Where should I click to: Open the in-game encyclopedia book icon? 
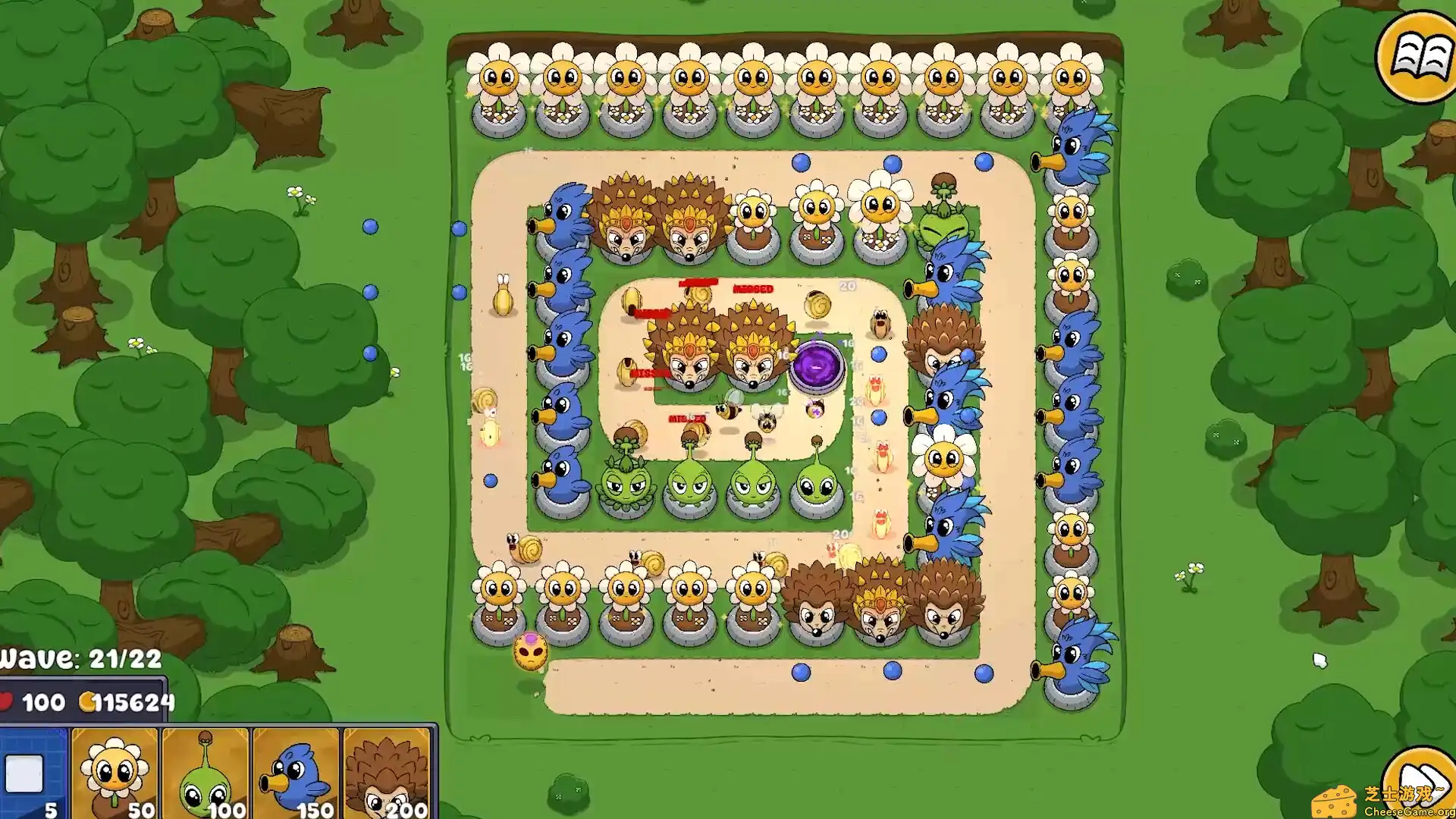(x=1417, y=53)
